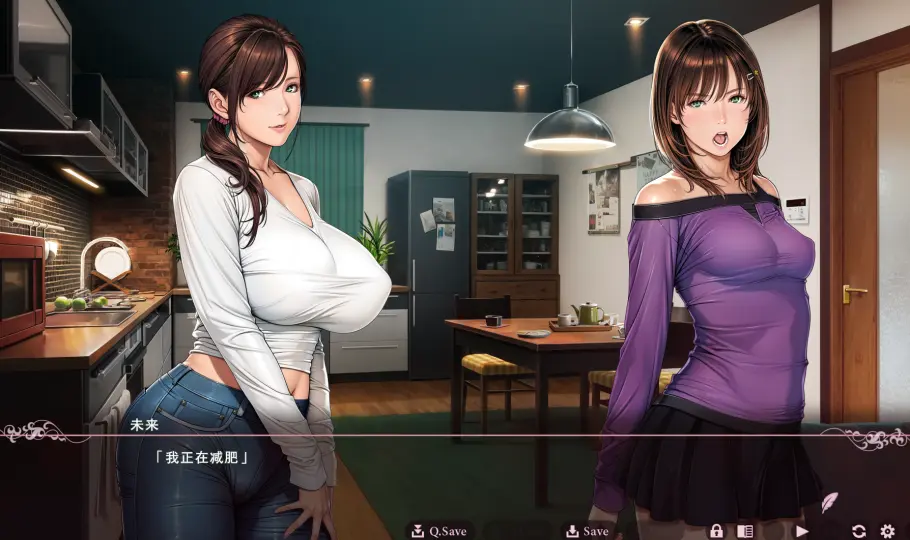Click the Q.Save button
Image resolution: width=910 pixels, height=540 pixels.
pos(439,531)
